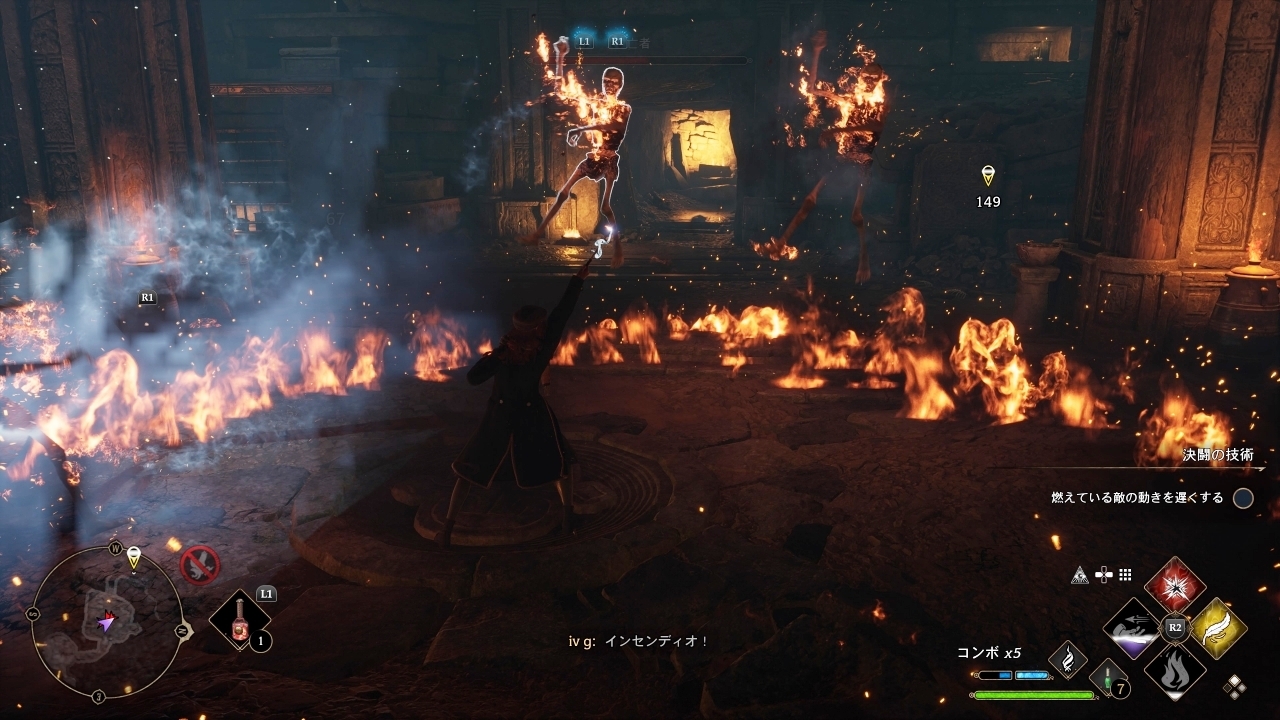Select the 決闘の技術 objective title
1280x720 pixels.
coord(1217,455)
